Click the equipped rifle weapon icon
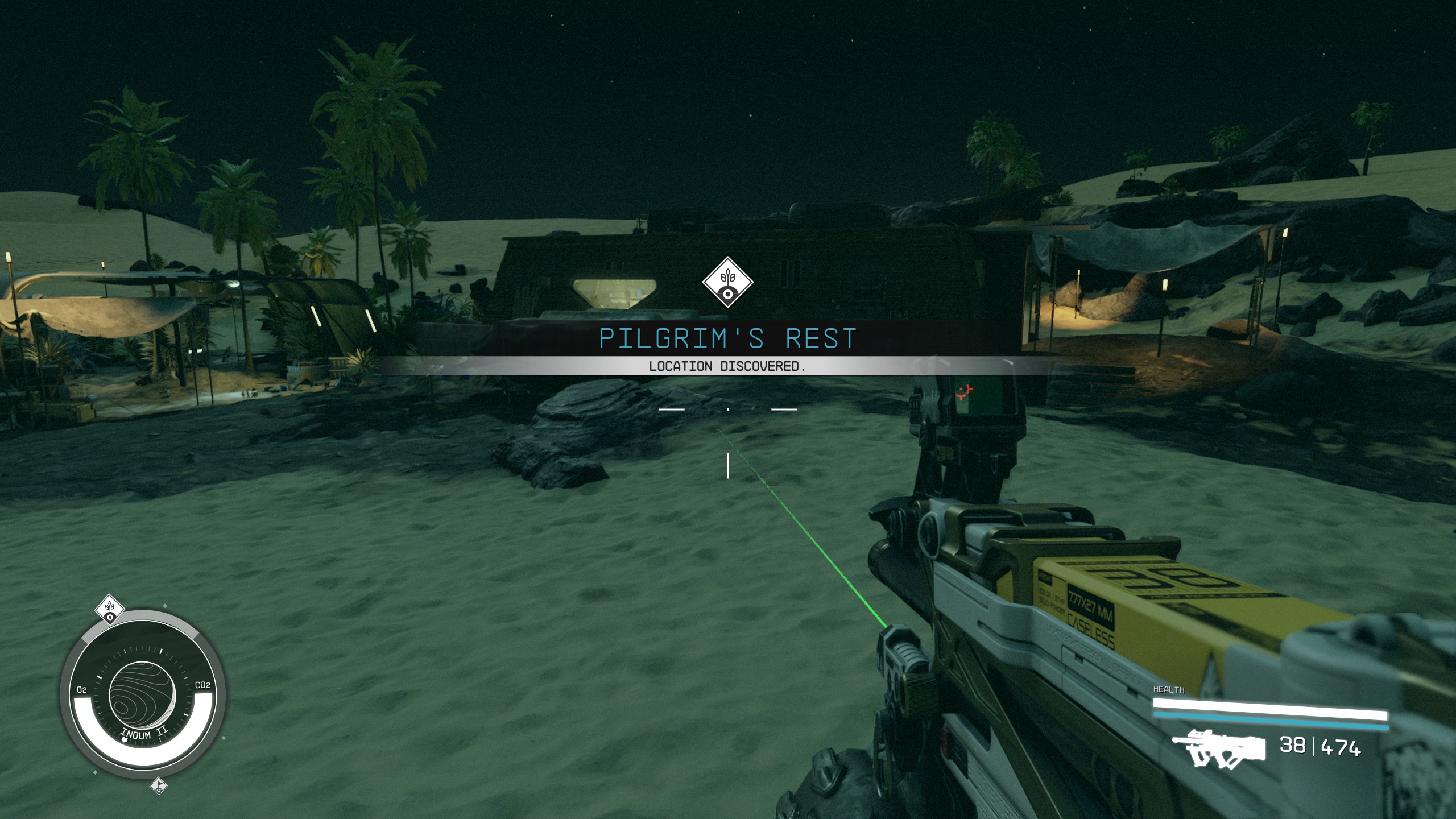This screenshot has width=1456, height=819. pyautogui.click(x=1218, y=746)
